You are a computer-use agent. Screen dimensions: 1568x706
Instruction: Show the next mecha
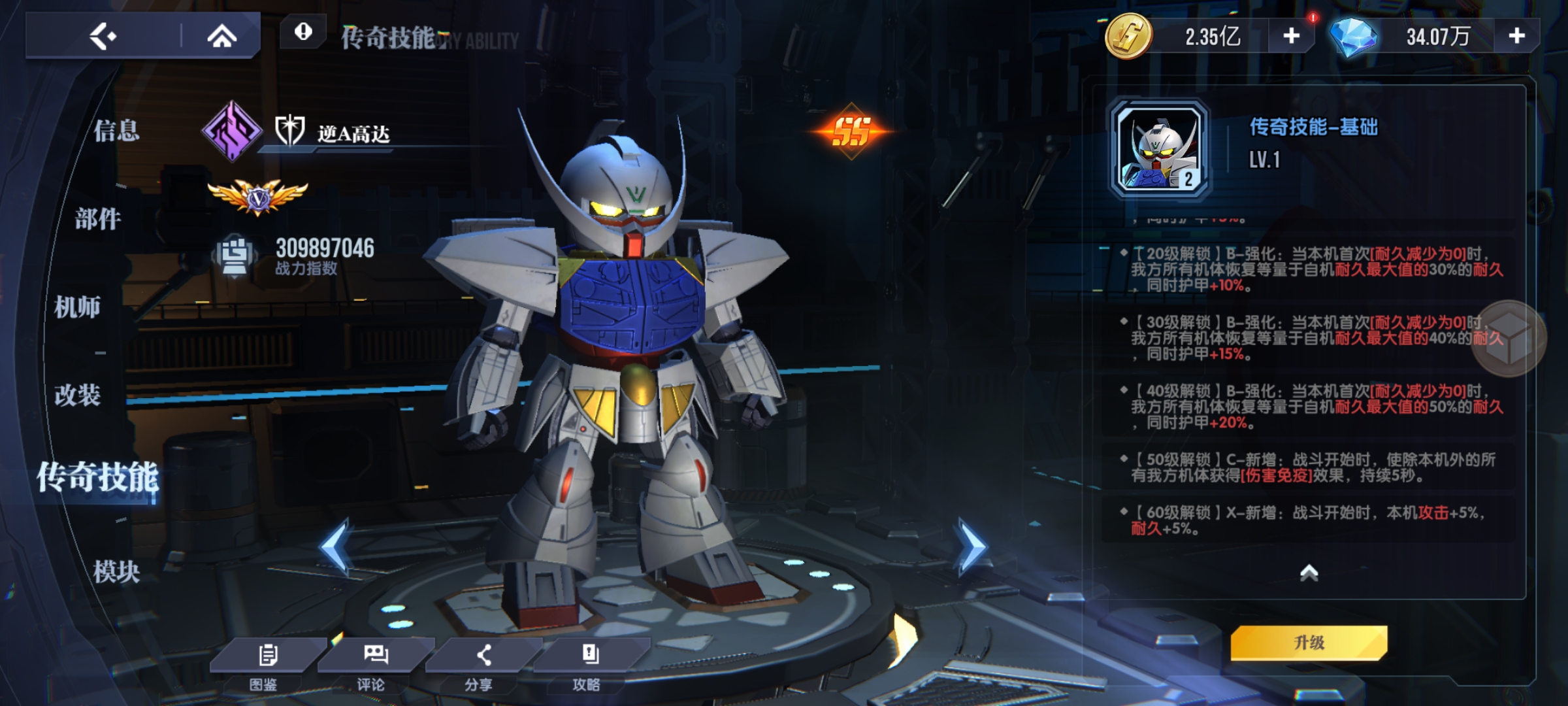point(972,546)
